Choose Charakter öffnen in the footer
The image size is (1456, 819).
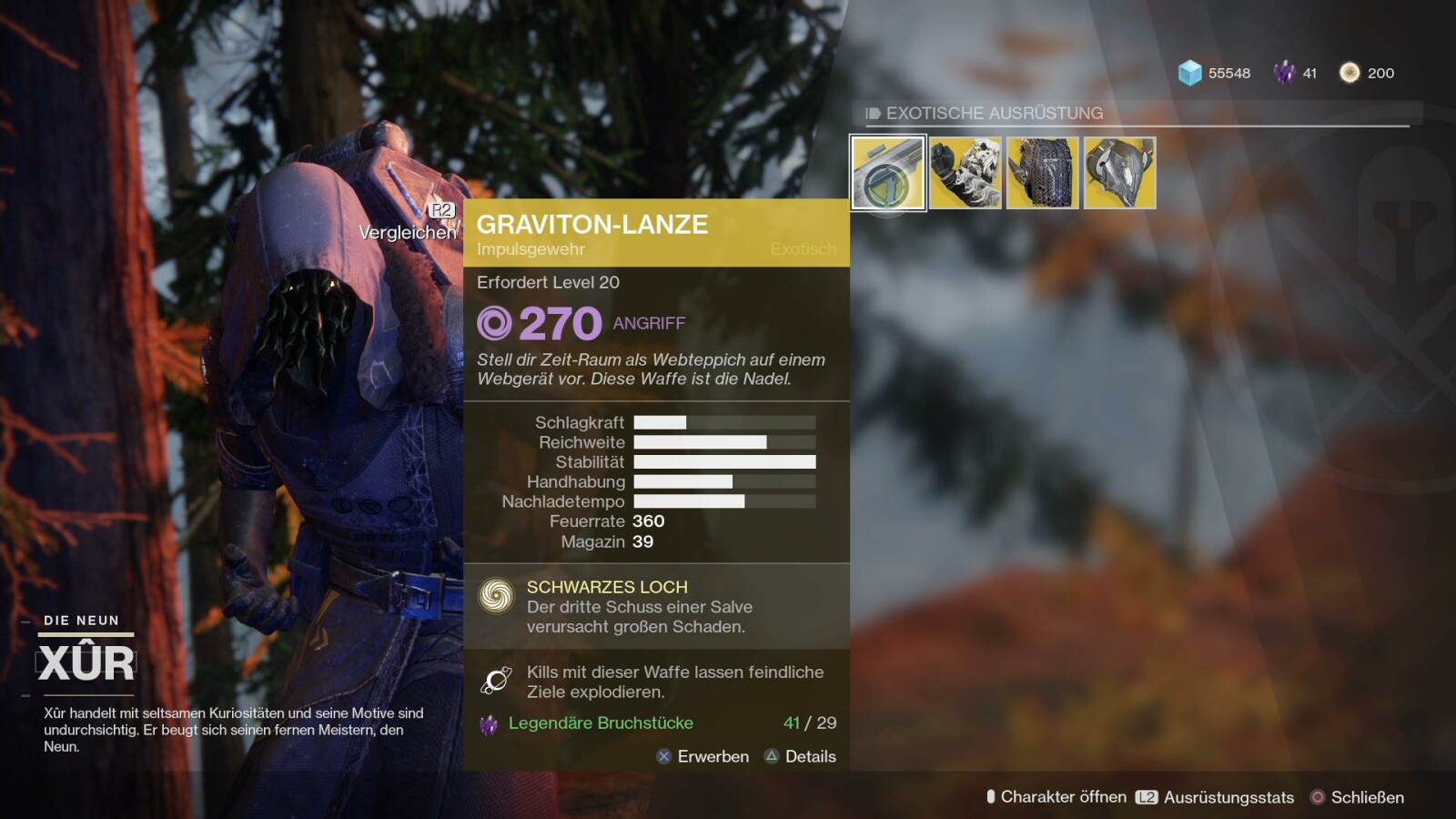tap(1057, 797)
